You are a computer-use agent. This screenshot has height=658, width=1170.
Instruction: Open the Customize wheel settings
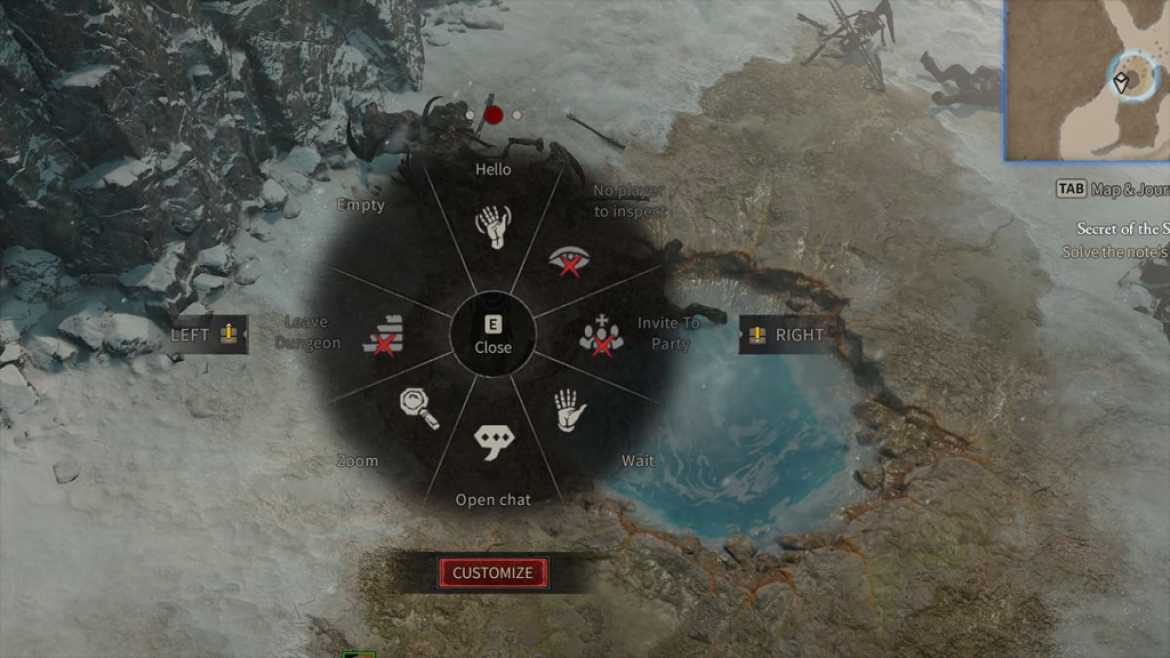pos(493,573)
